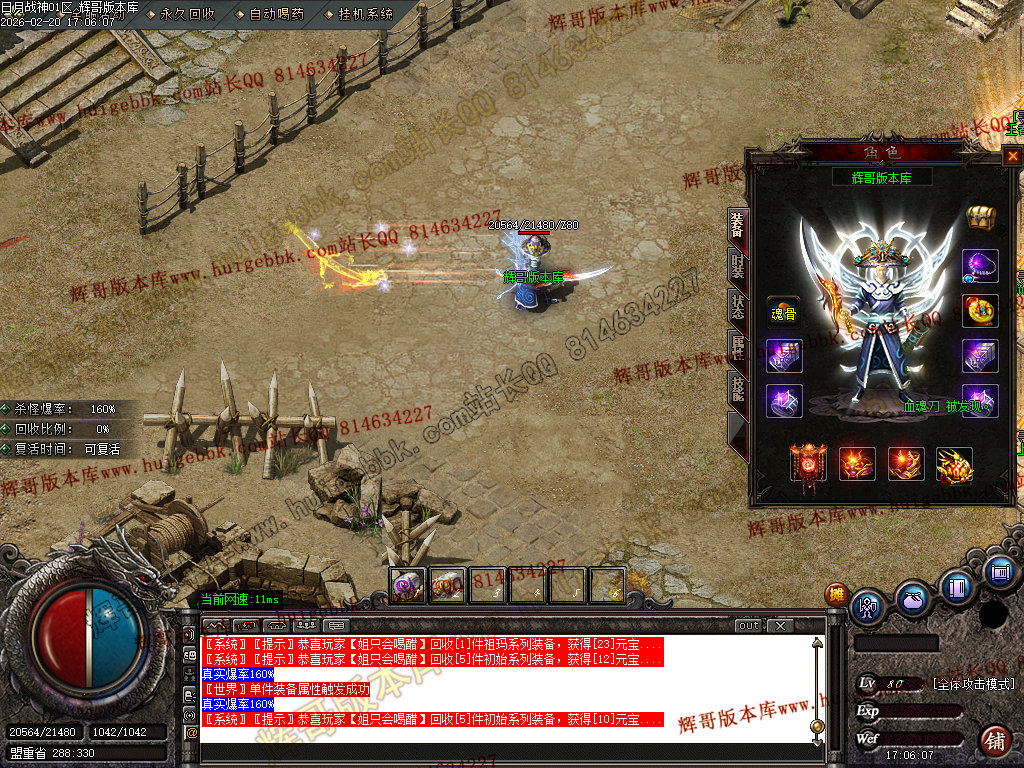Select the golden medal equipment slot
This screenshot has width=1024, height=768.
coord(979,310)
